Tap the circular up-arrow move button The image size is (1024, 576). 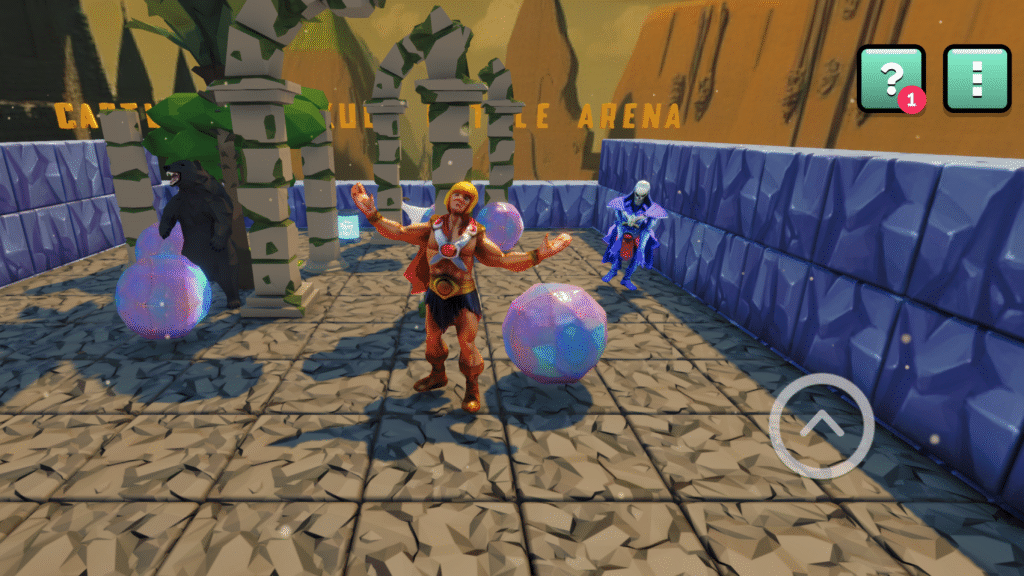coord(822,426)
